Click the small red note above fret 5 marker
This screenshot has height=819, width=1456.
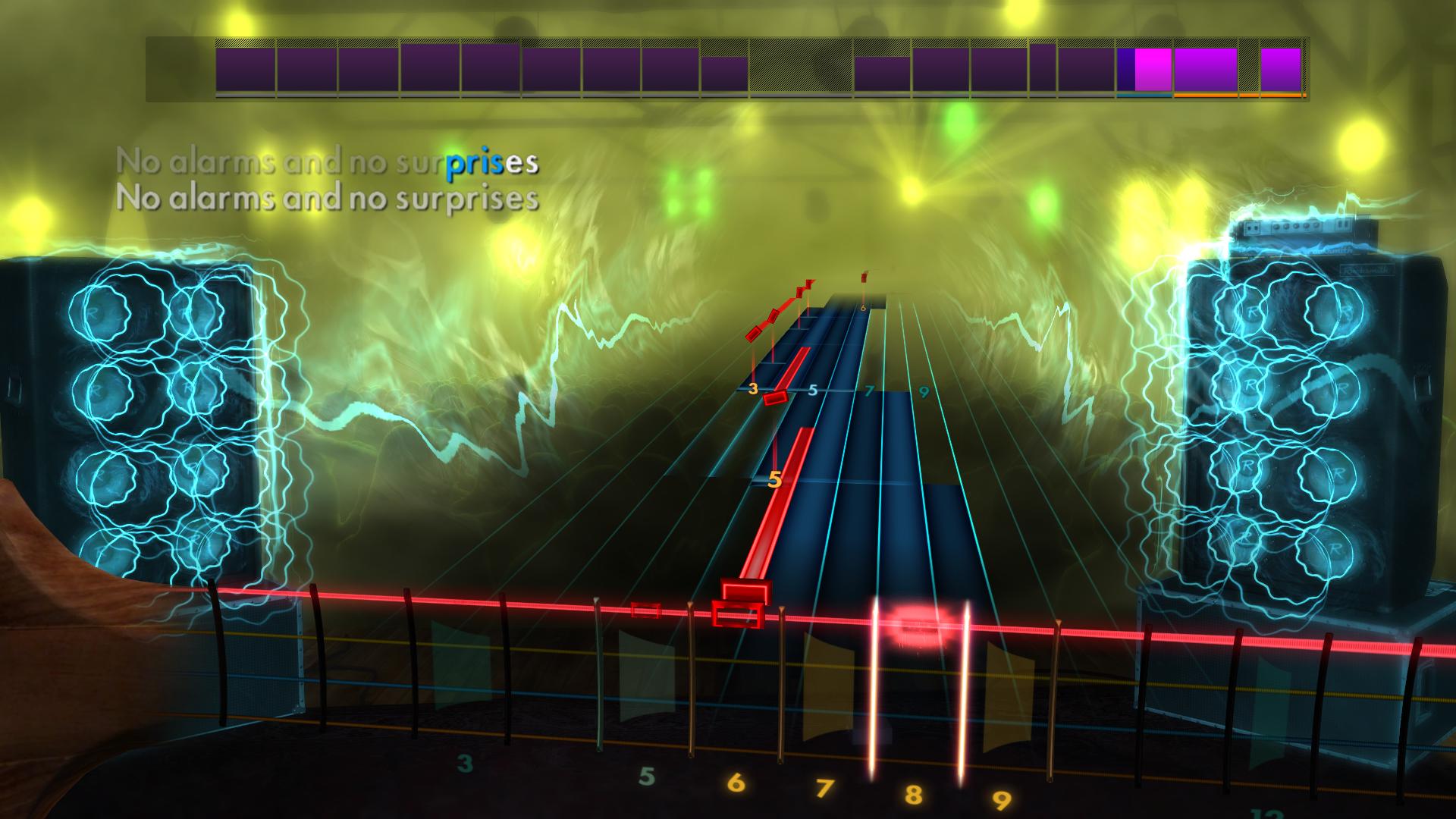pos(775,398)
